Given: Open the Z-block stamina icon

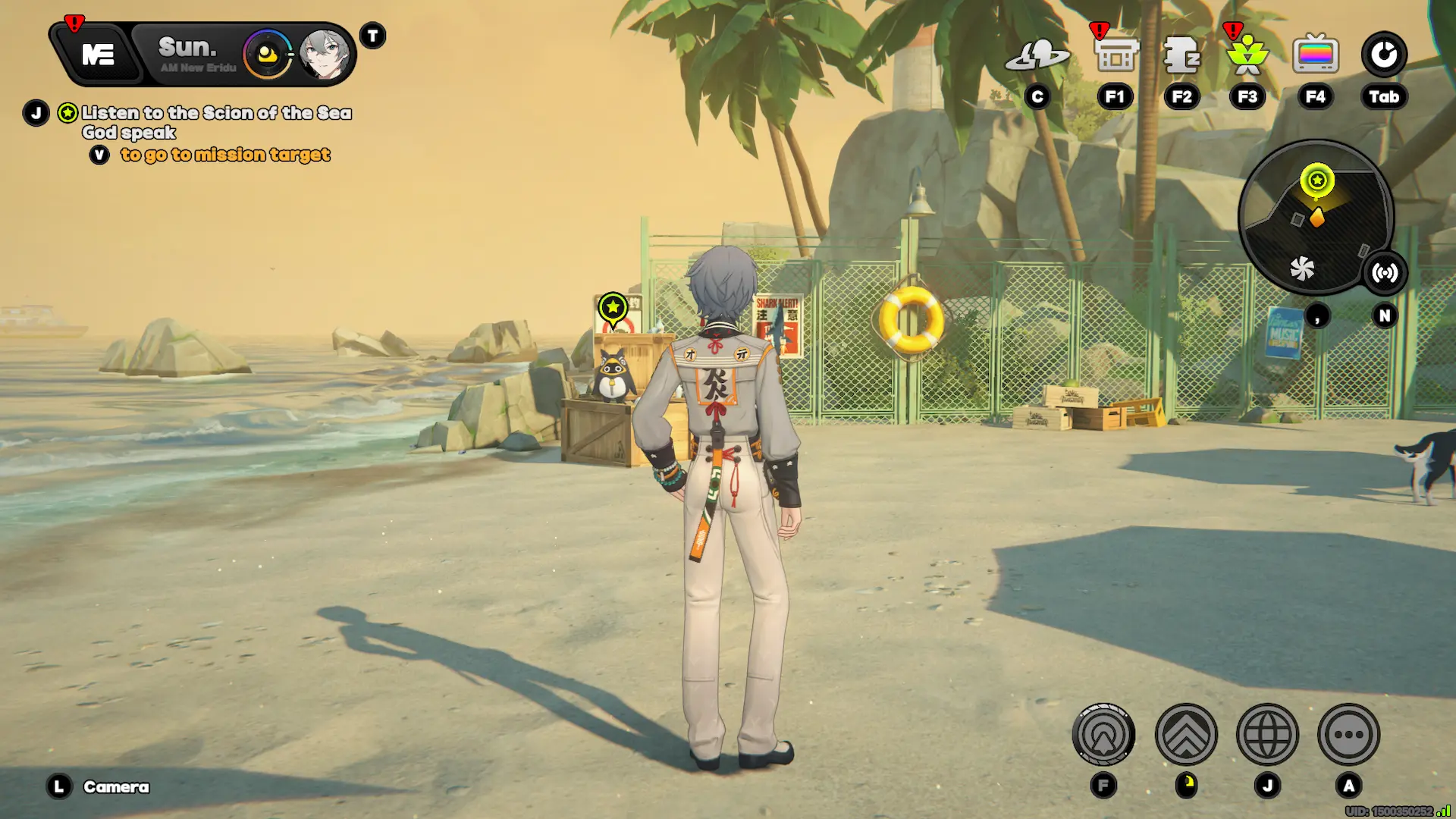Looking at the screenshot, I should click(x=1181, y=55).
